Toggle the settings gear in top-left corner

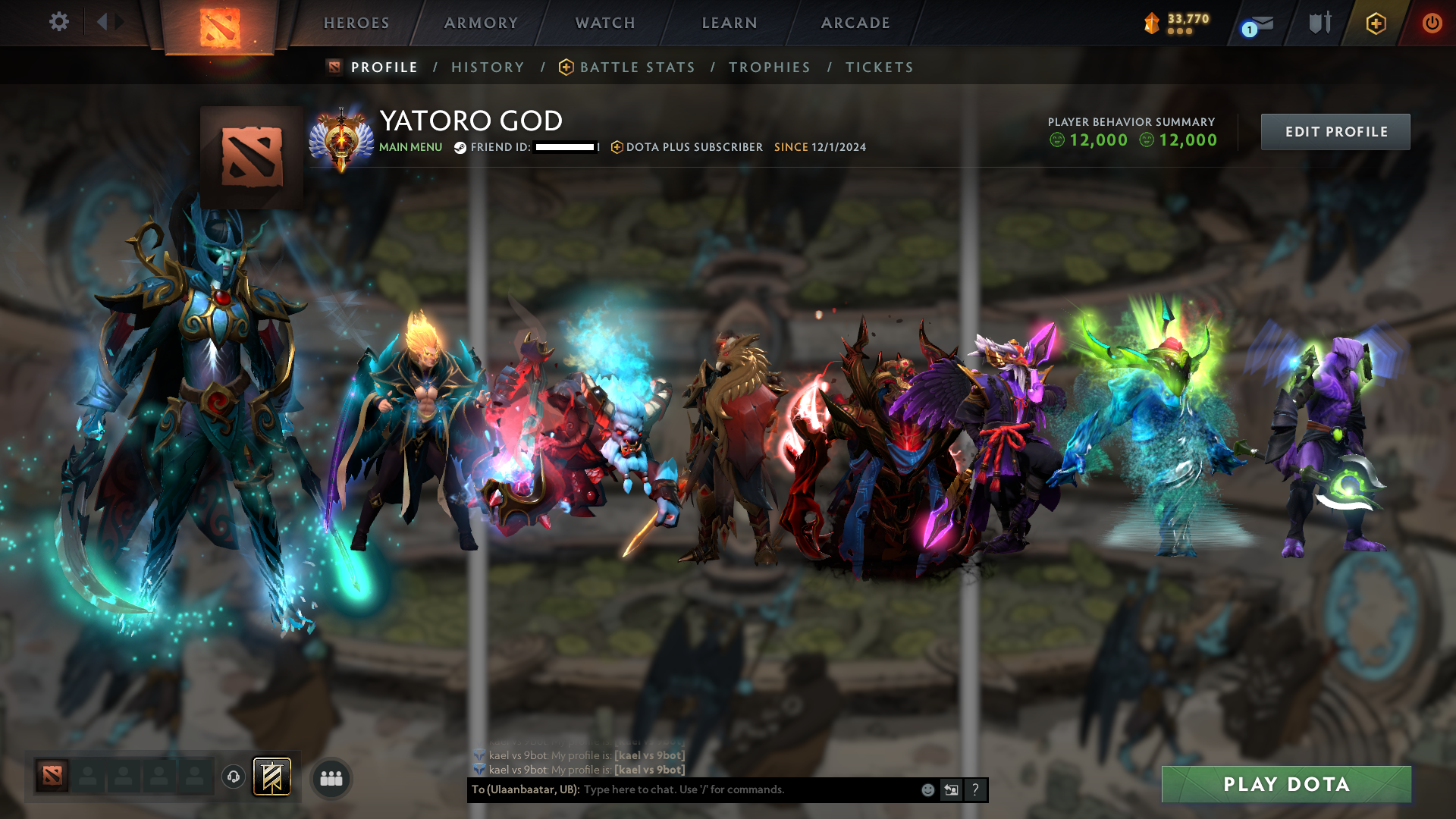tap(58, 22)
